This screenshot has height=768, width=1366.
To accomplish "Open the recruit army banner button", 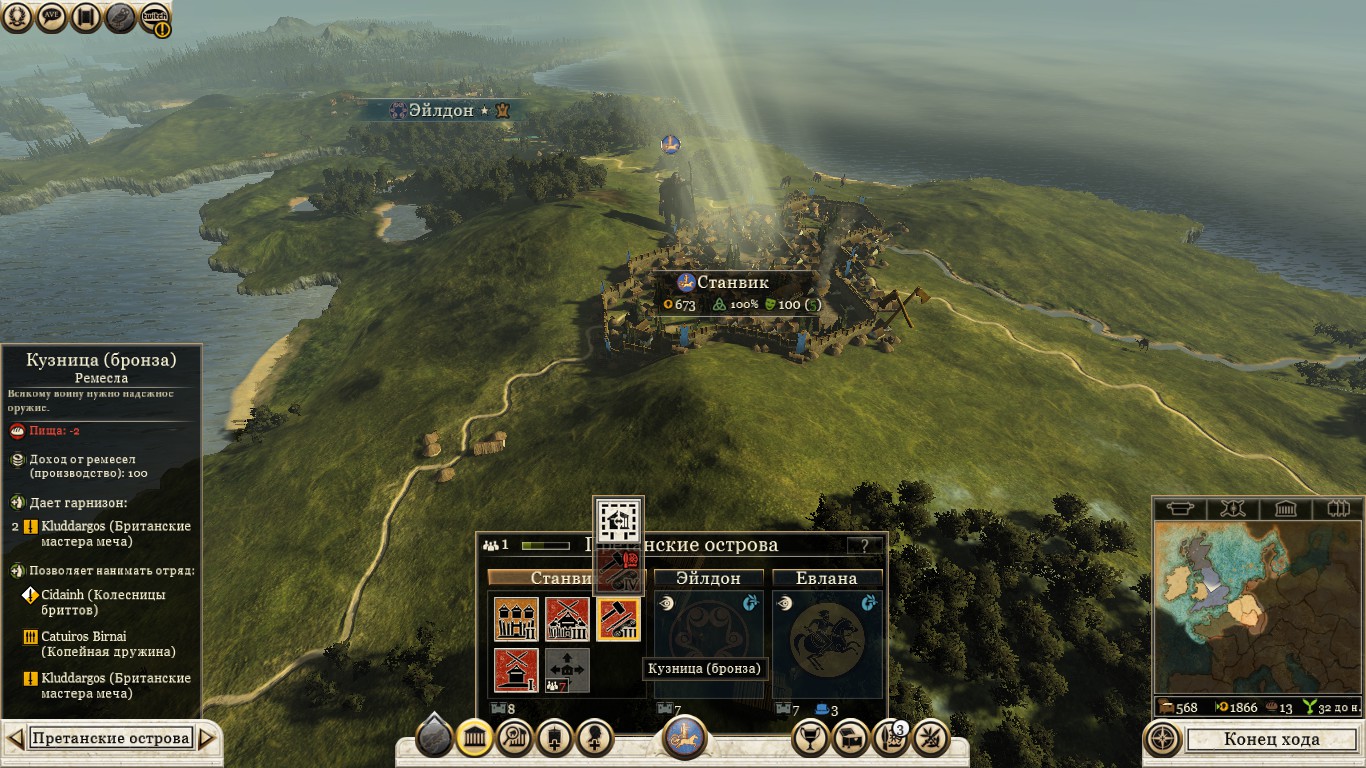I will (554, 739).
